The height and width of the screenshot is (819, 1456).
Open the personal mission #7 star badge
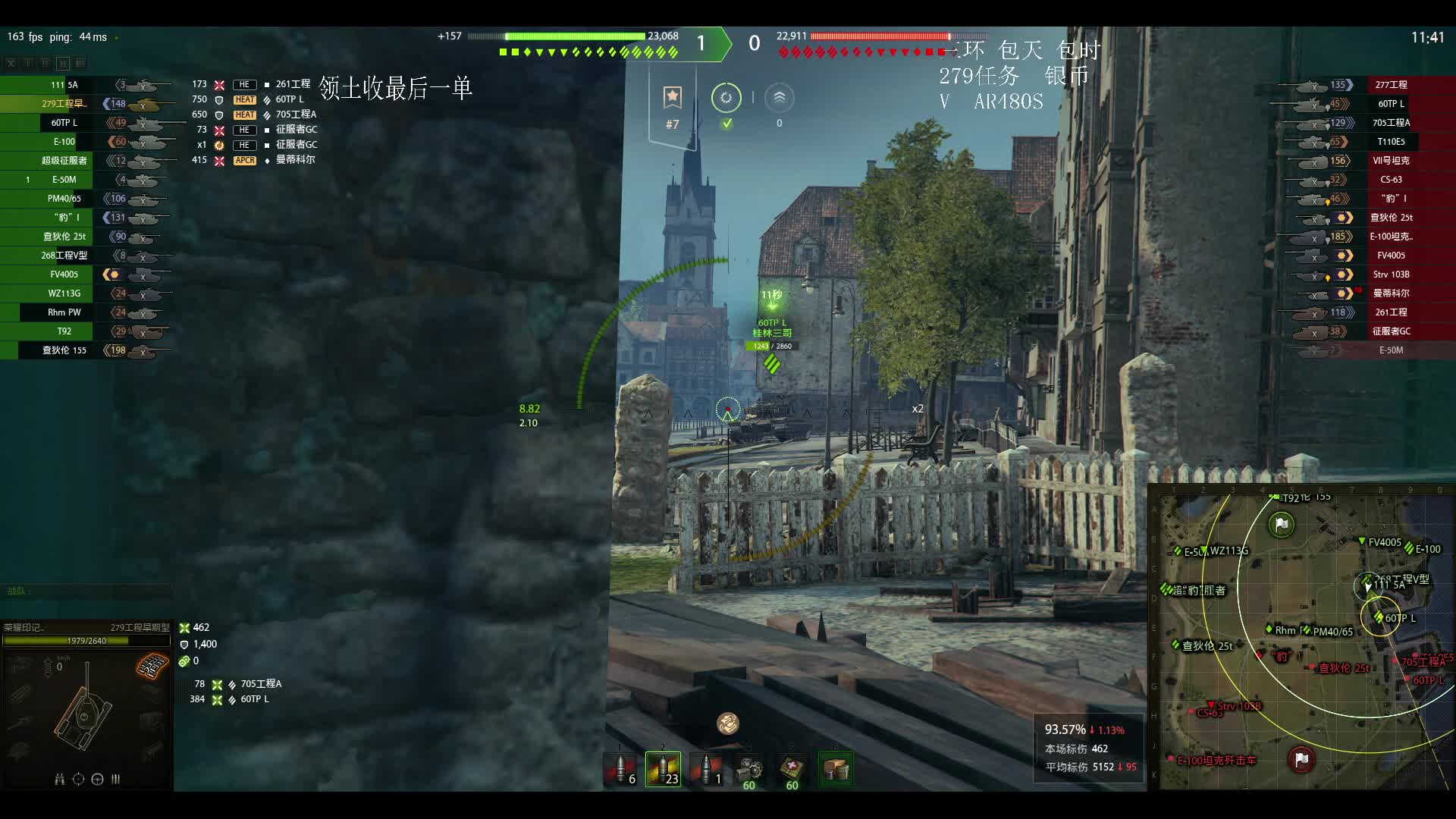(x=673, y=98)
